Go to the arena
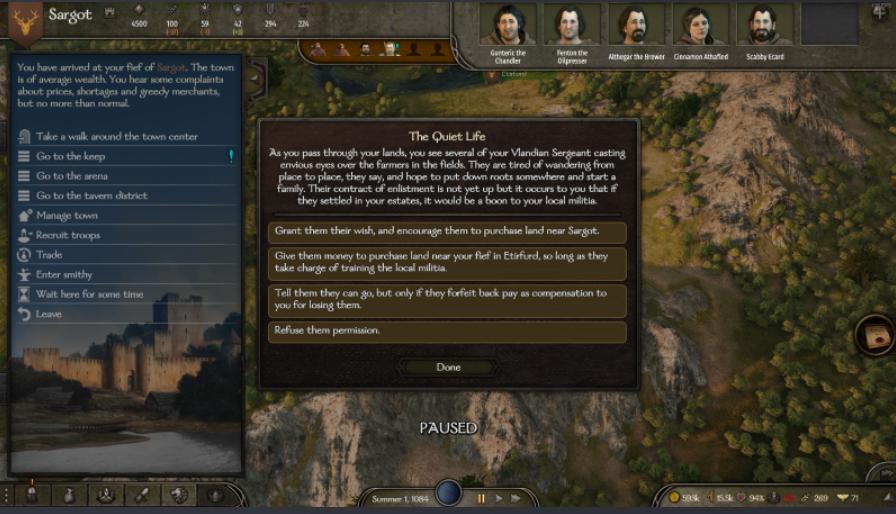896x514 pixels. coord(71,176)
